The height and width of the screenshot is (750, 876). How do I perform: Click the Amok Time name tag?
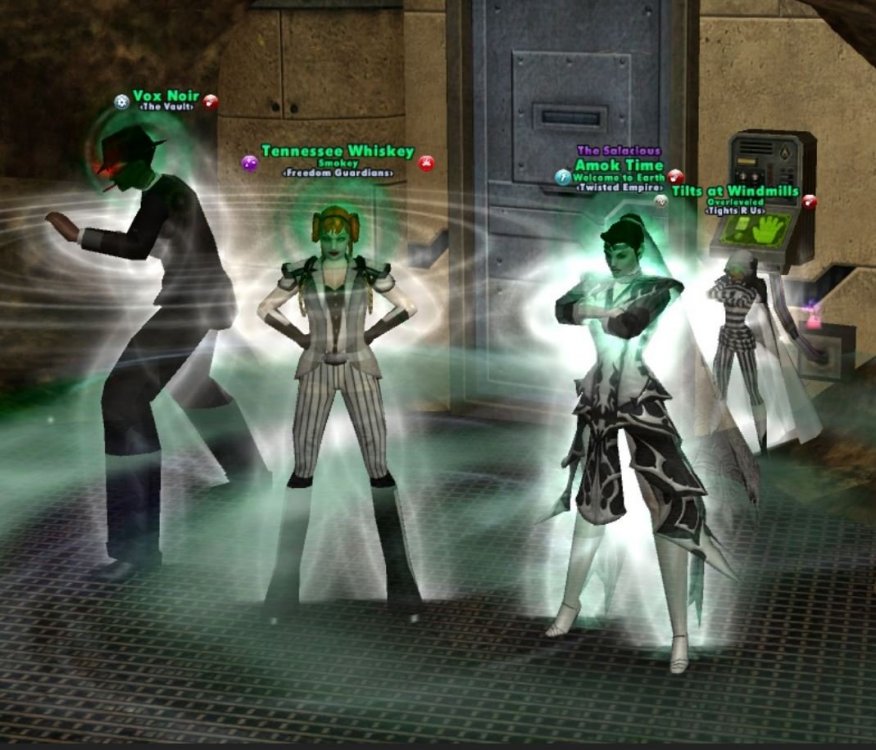pos(612,165)
